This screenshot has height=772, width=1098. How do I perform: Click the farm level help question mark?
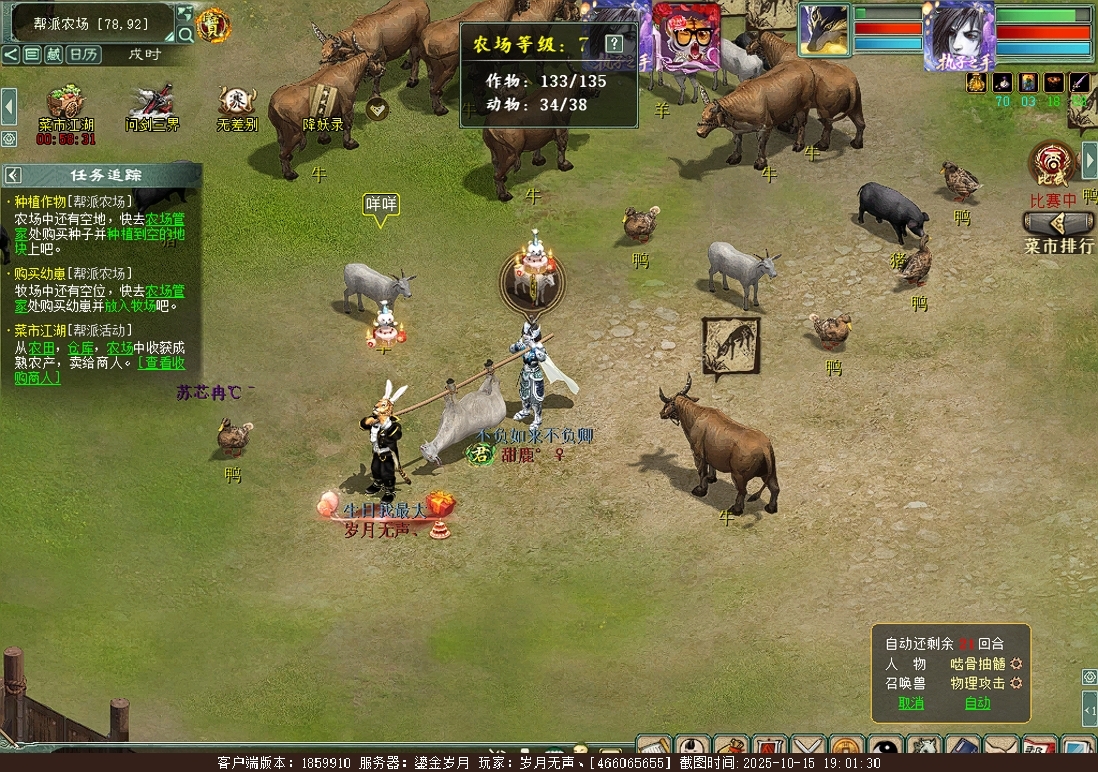point(614,44)
